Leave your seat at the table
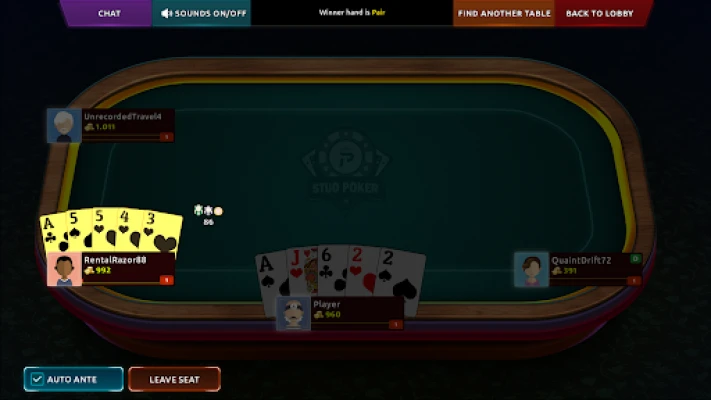The width and height of the screenshot is (711, 400). point(174,380)
